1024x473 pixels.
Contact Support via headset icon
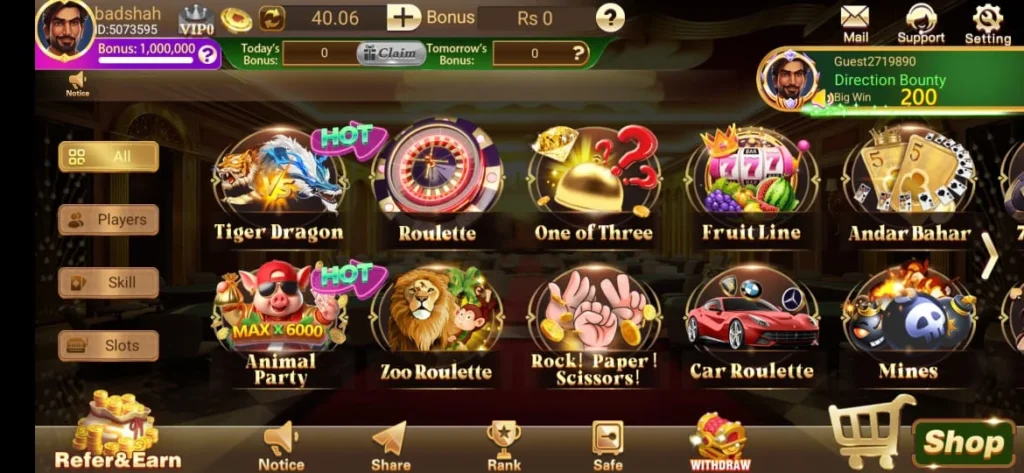point(921,23)
